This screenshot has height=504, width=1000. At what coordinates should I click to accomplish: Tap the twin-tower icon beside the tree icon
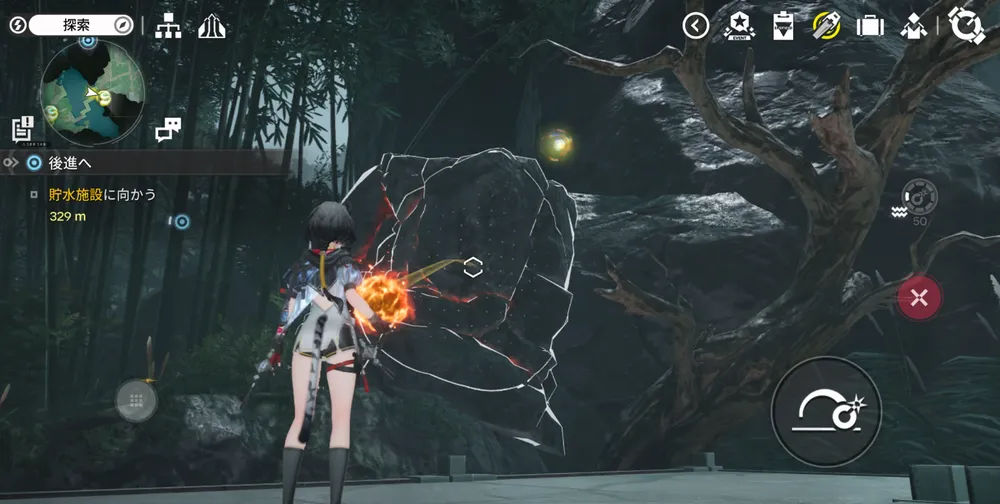click(x=212, y=27)
